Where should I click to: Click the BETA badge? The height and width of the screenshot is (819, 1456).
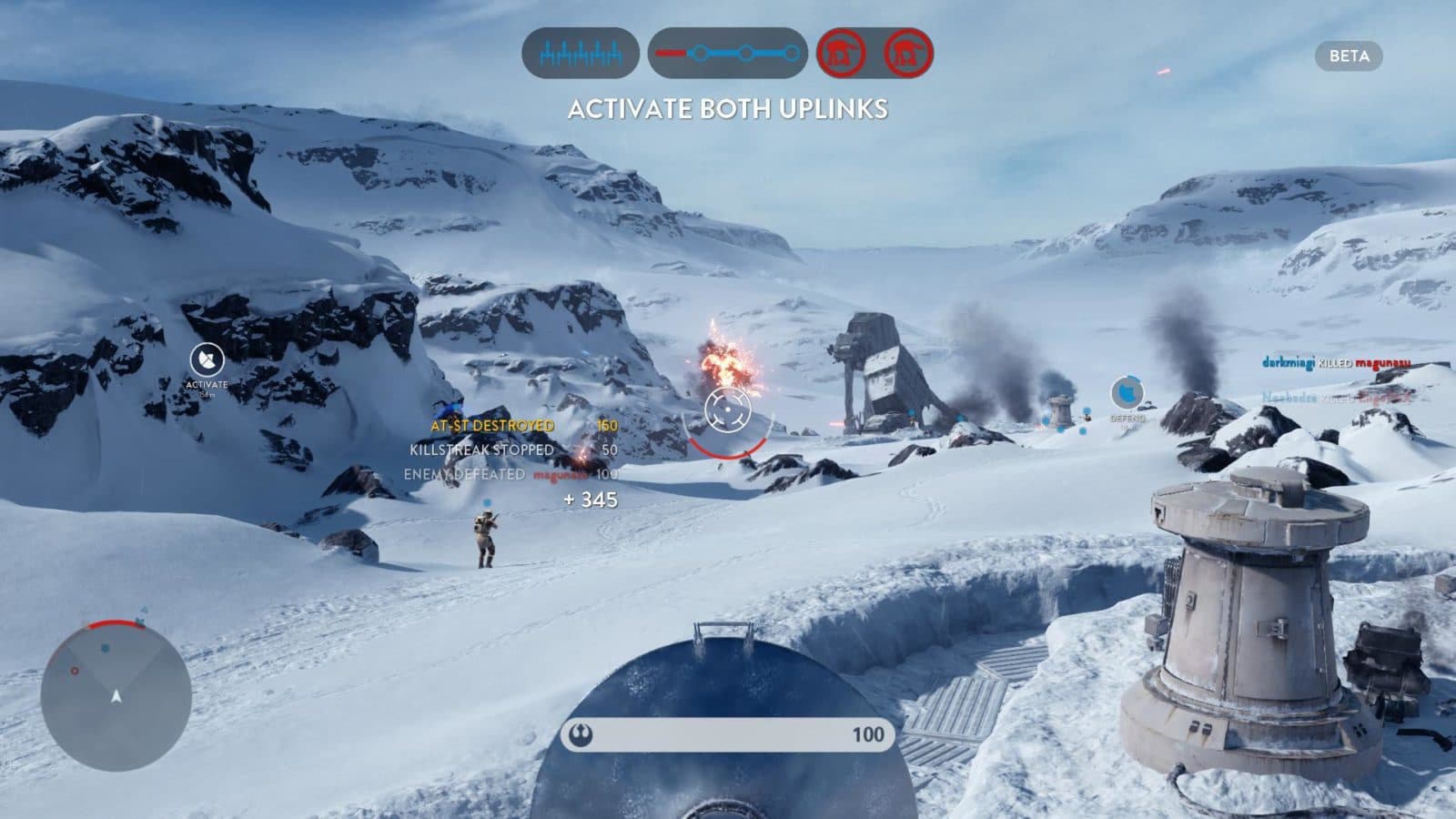coord(1349,56)
